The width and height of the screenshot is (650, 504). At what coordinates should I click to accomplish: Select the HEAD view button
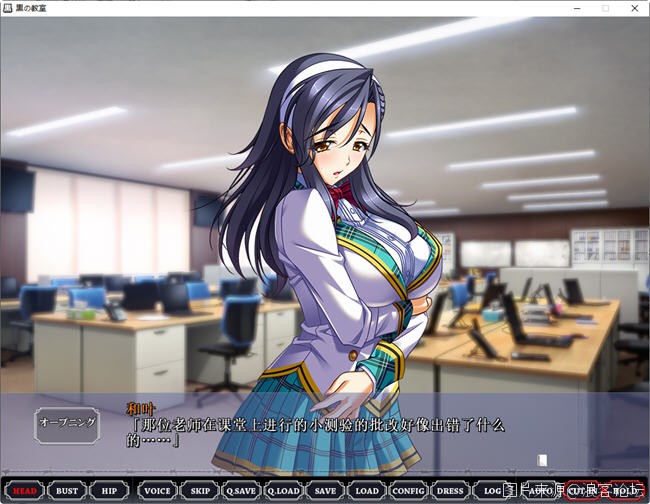click(25, 491)
